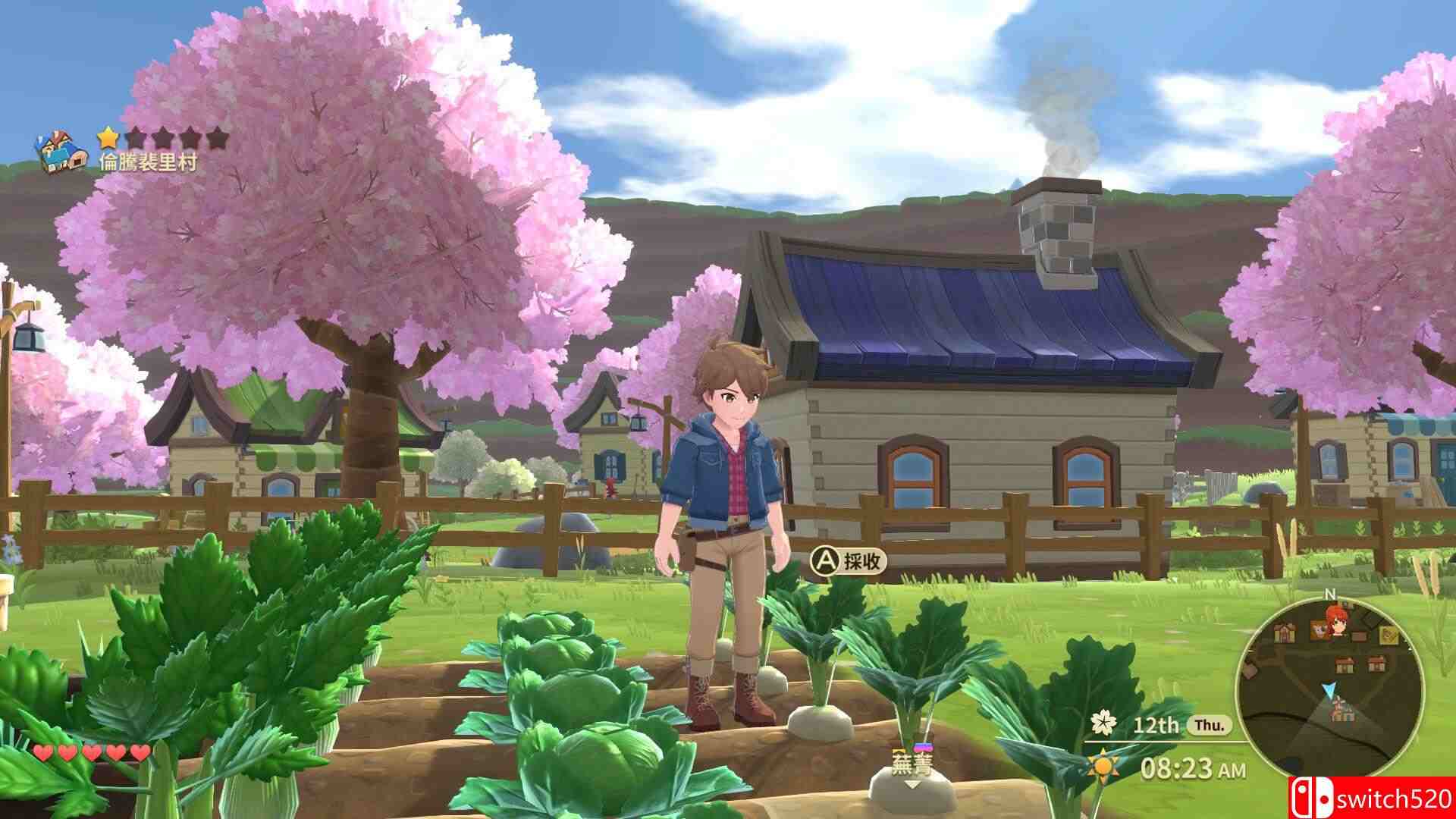Image resolution: width=1456 pixels, height=819 pixels.
Task: Toggle the first filled star of the village rating
Action: pyautogui.click(x=108, y=135)
